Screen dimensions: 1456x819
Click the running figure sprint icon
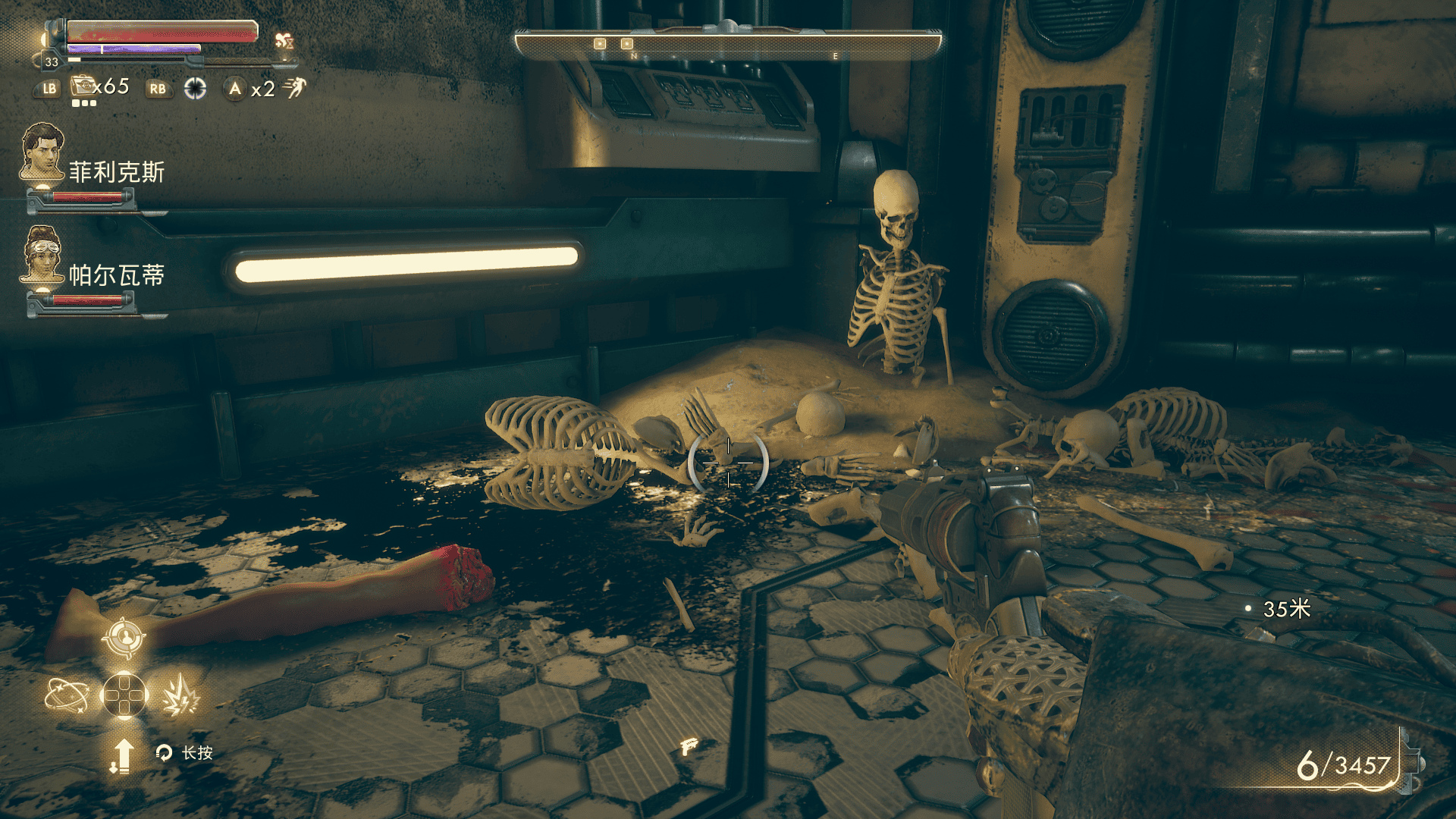[x=295, y=88]
